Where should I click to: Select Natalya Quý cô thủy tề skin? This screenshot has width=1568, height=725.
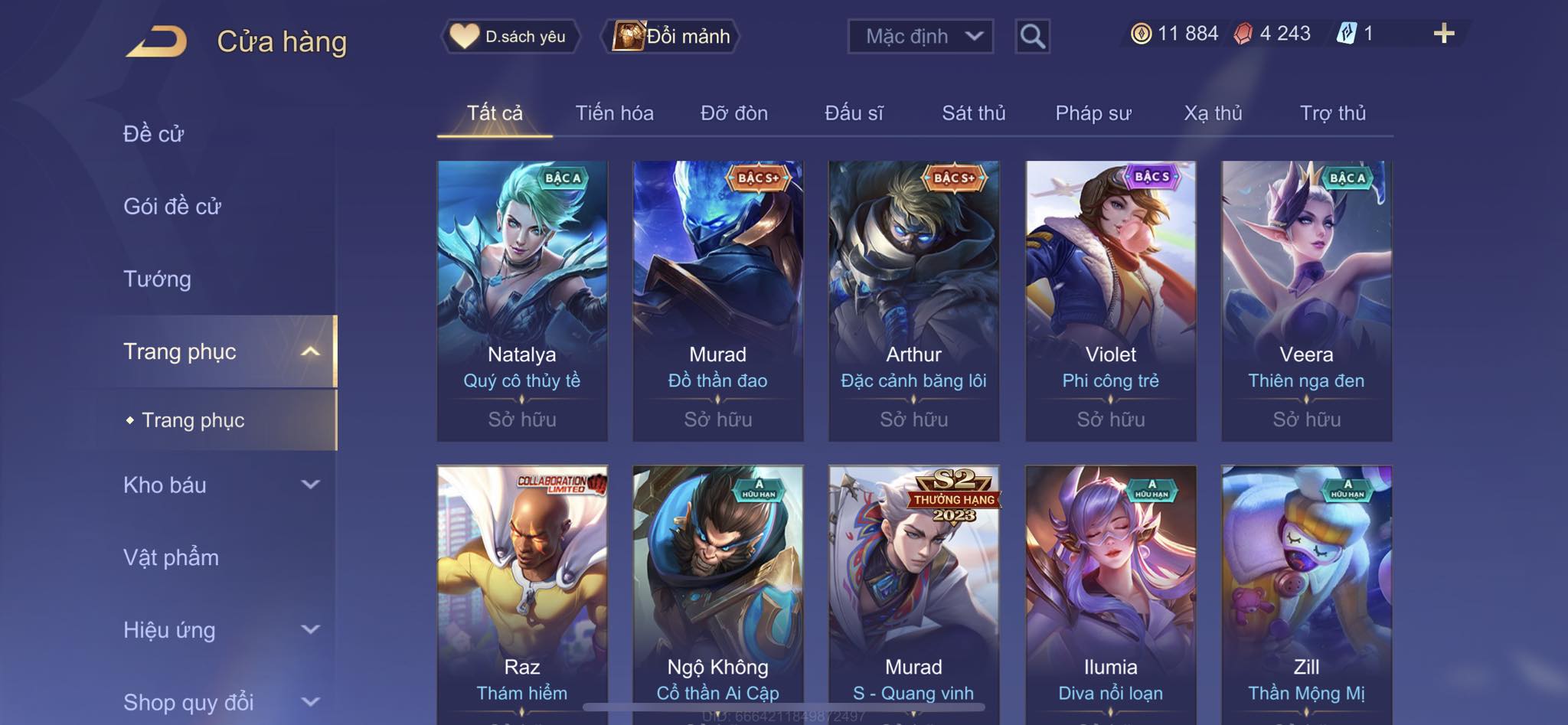(522, 300)
